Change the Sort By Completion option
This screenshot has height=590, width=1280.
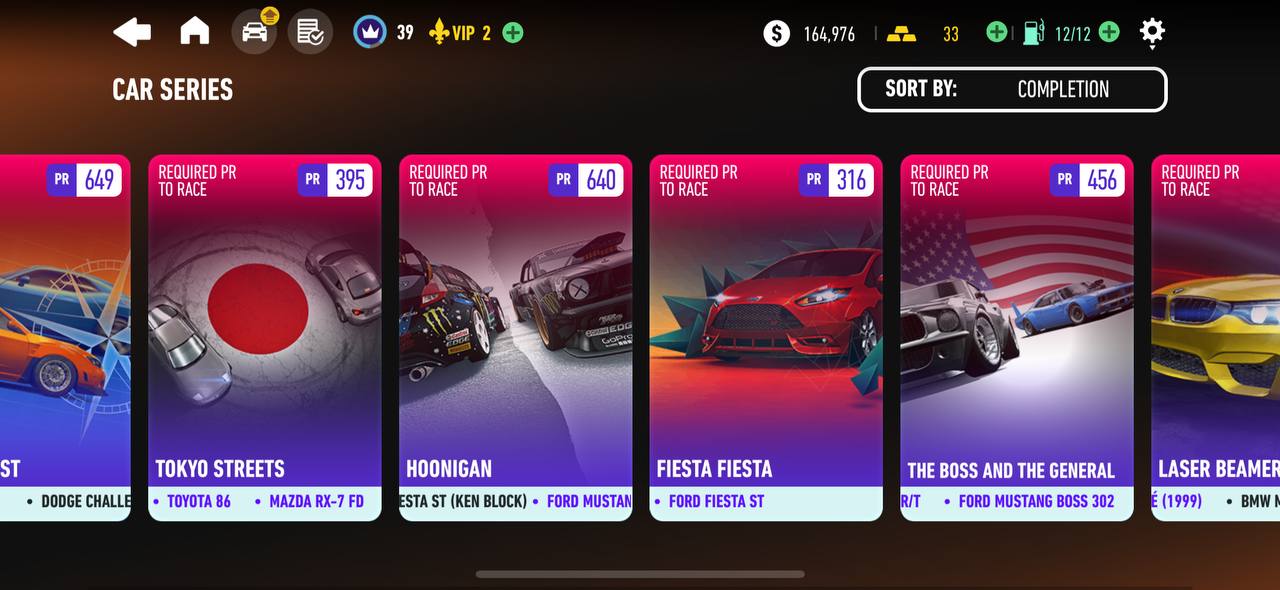[1012, 89]
